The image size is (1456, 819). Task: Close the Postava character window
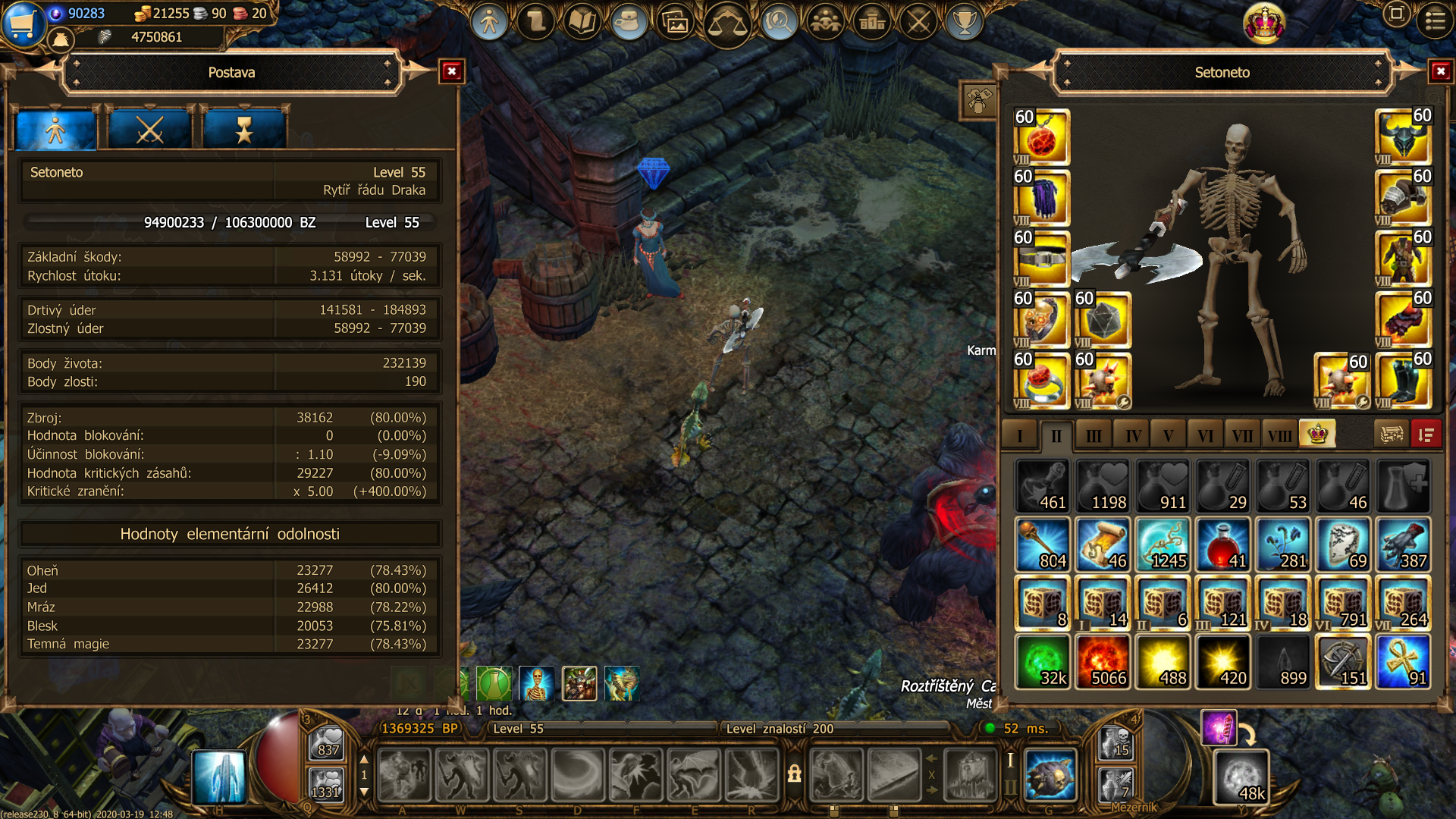(452, 71)
